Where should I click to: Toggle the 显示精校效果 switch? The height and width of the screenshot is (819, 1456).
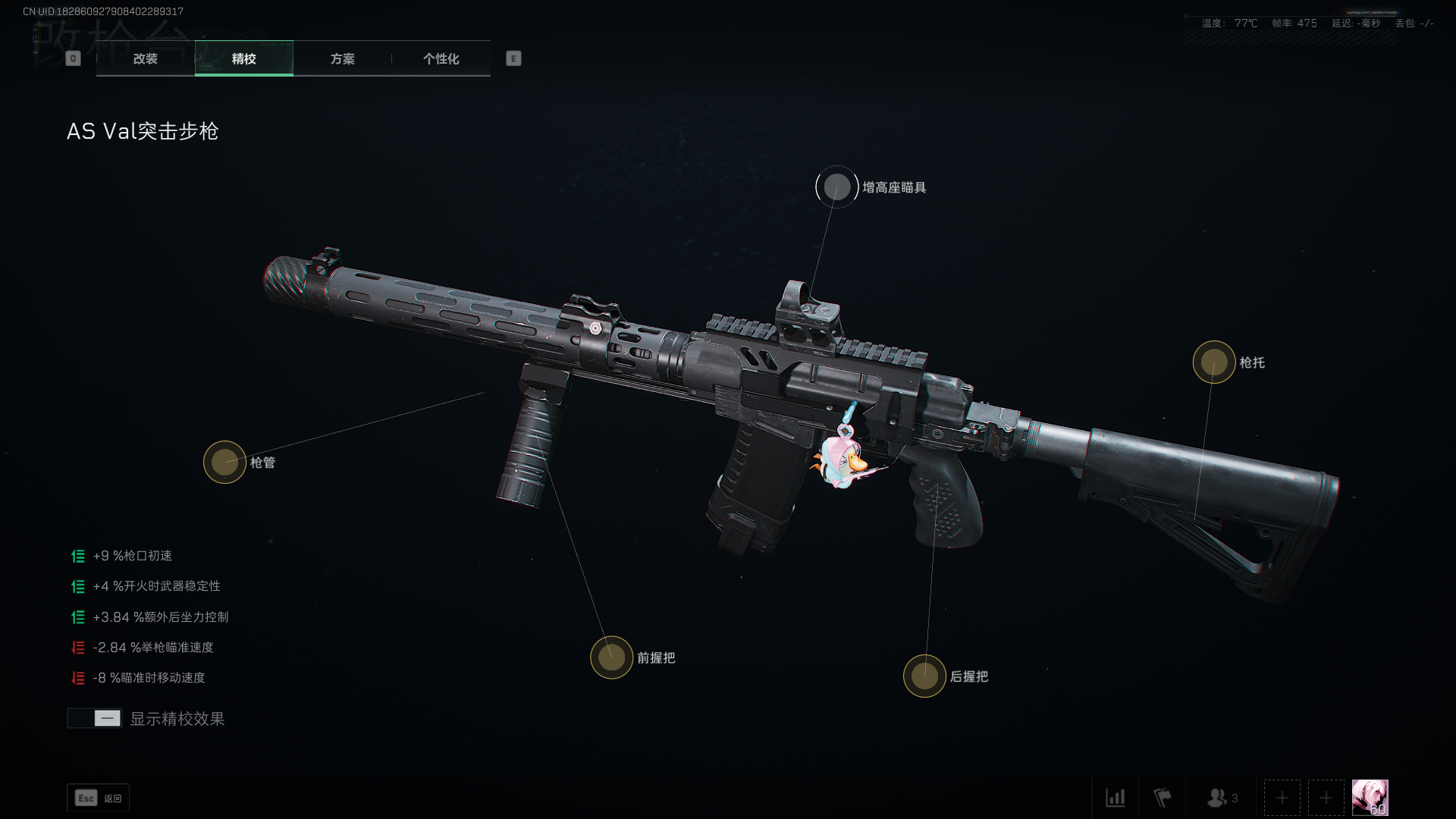pos(95,718)
